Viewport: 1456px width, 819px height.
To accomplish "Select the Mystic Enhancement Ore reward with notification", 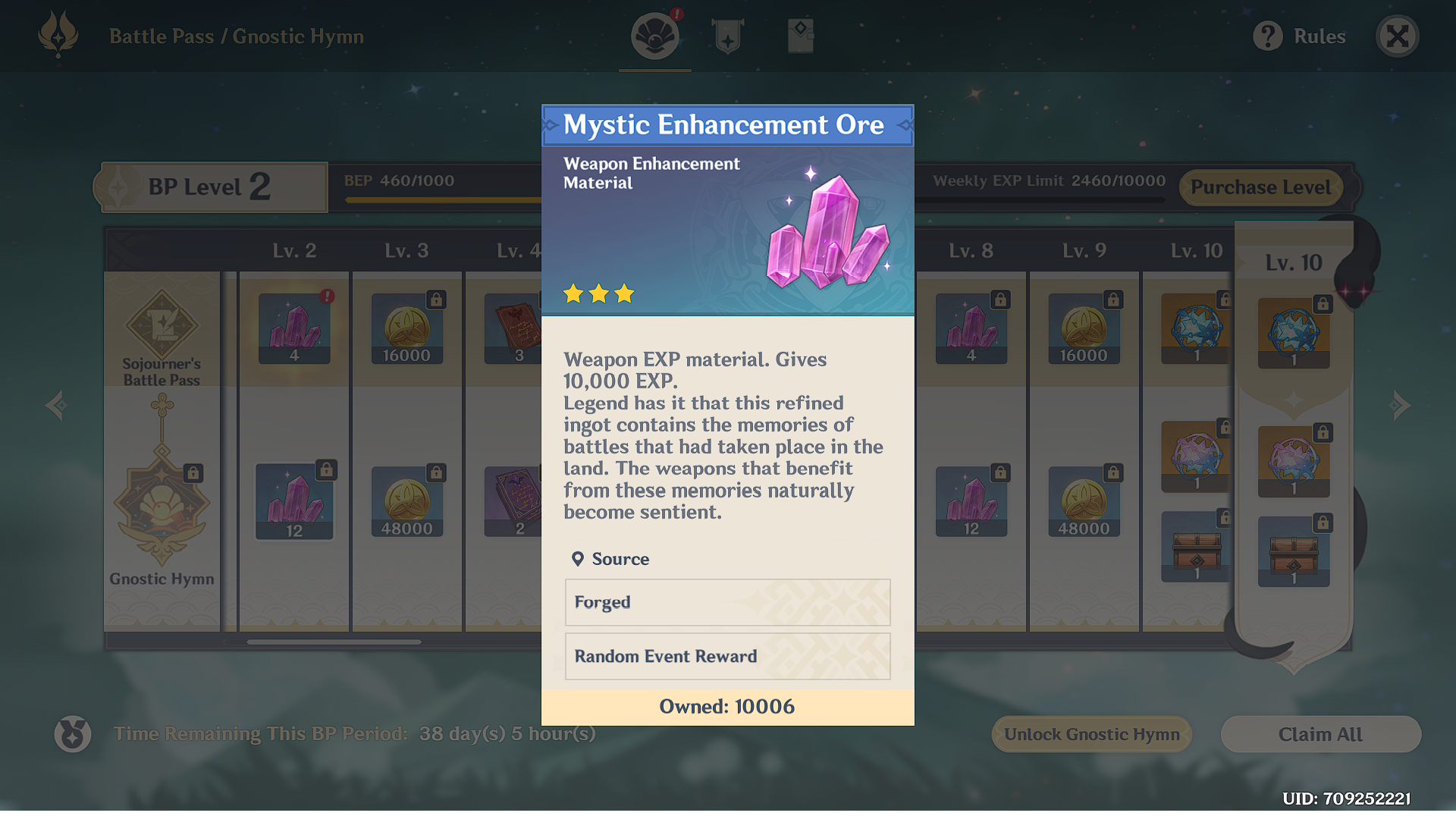I will click(293, 328).
